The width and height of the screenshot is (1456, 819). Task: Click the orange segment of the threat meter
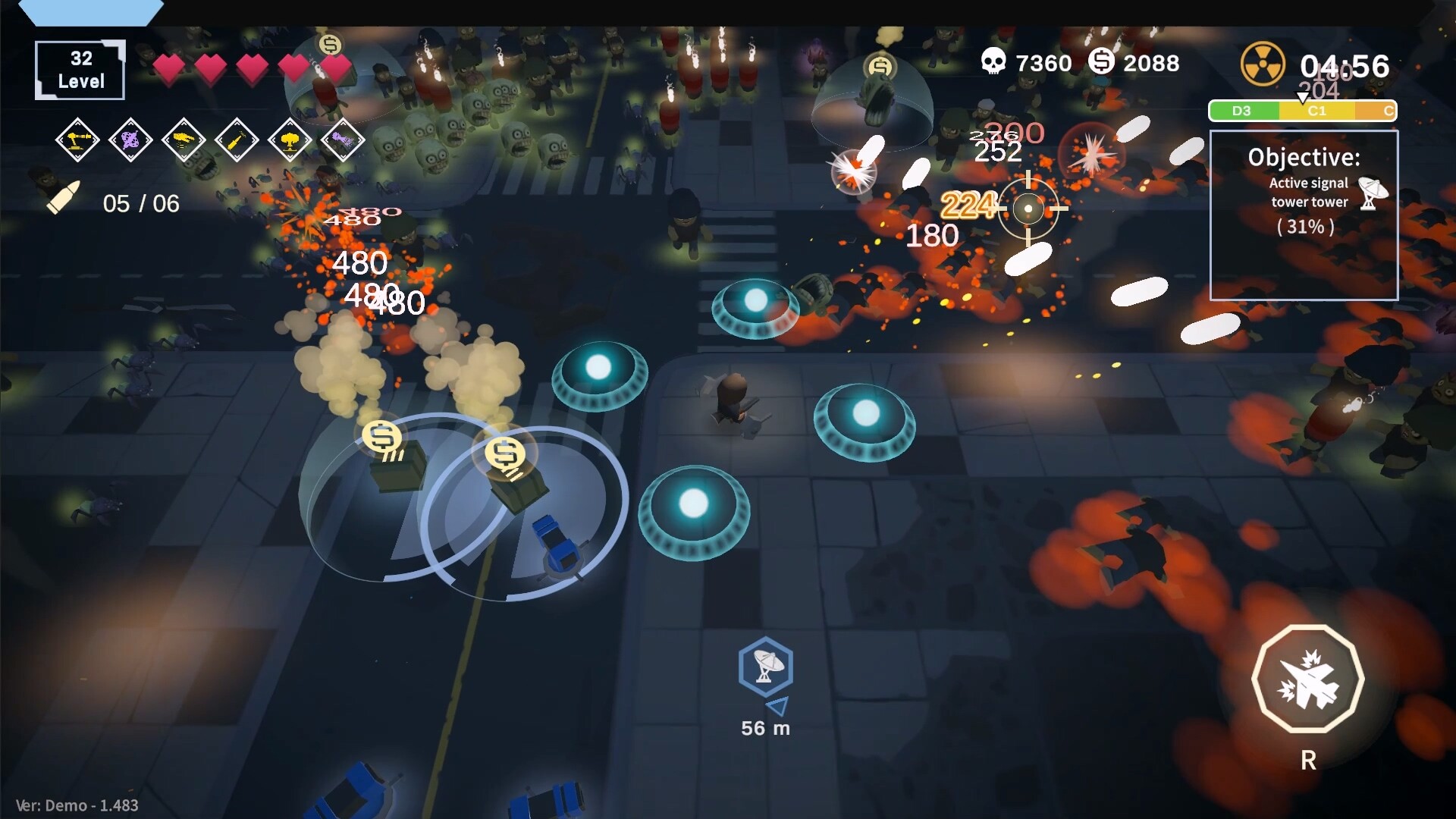point(1374,111)
